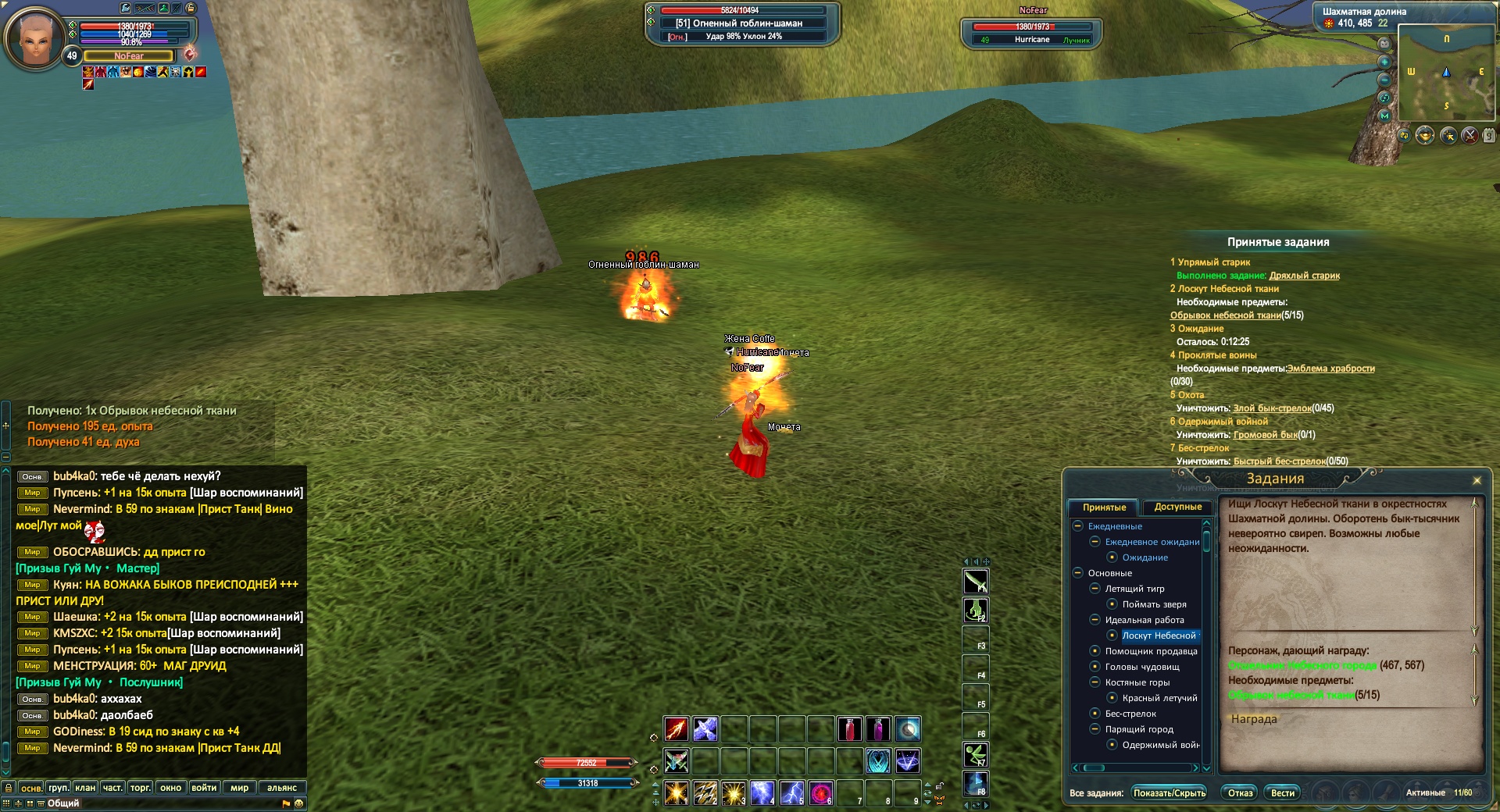Activate the red flaming arrow skill
Image resolution: width=1500 pixels, height=812 pixels.
pyautogui.click(x=677, y=729)
